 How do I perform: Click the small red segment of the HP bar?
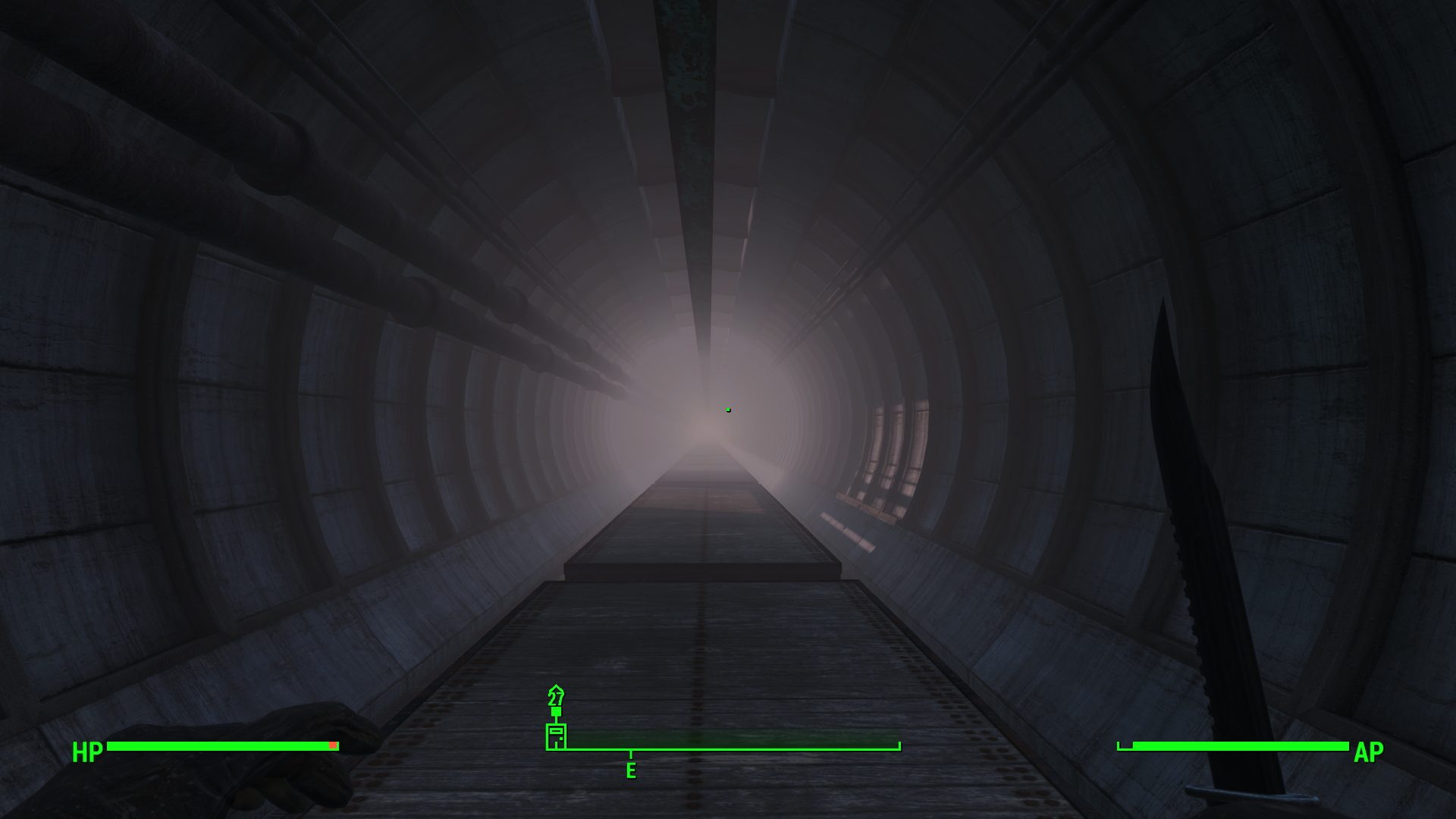point(334,745)
